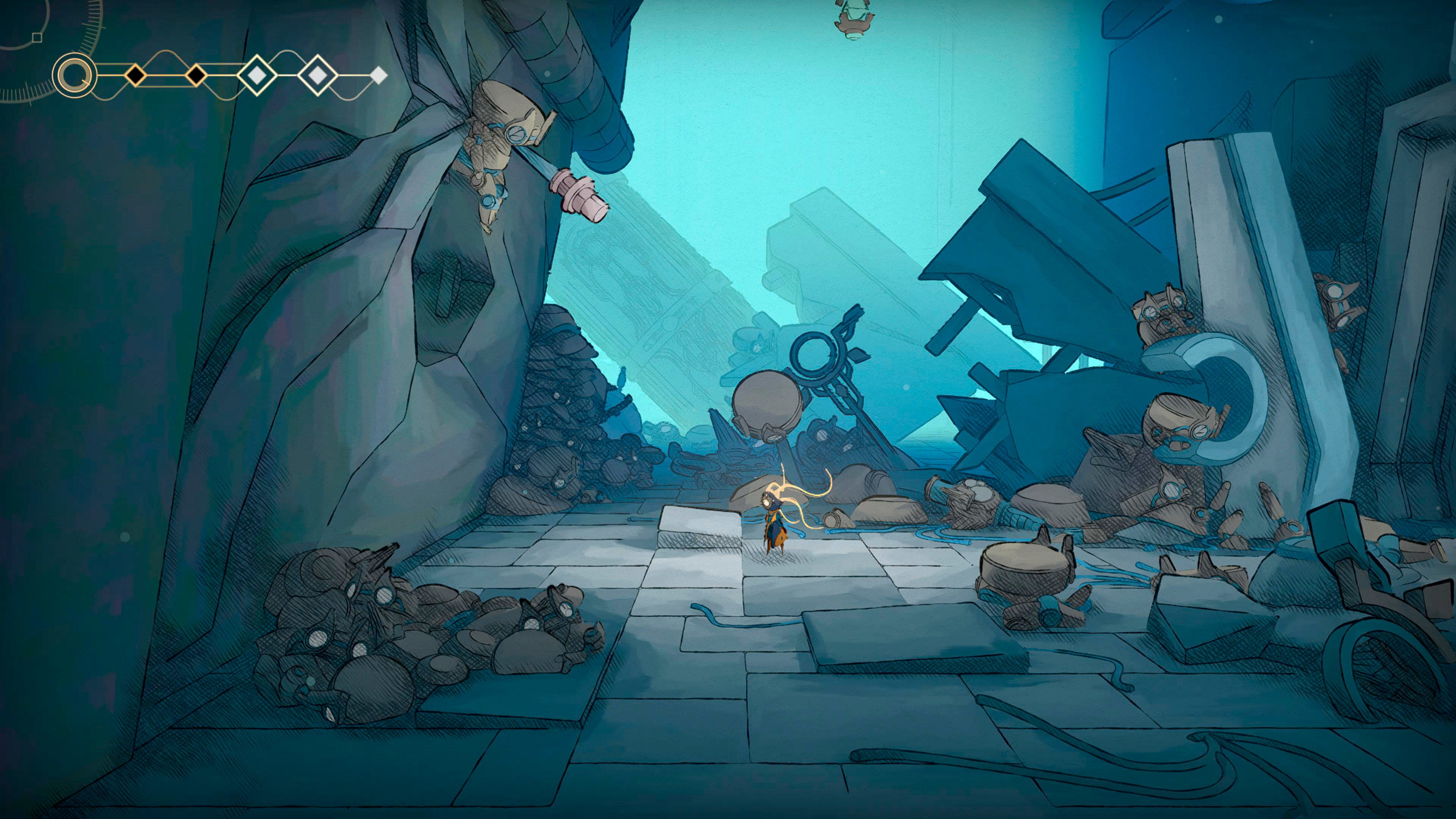
Task: Click the small square icon on the faded dial
Action: (37, 37)
